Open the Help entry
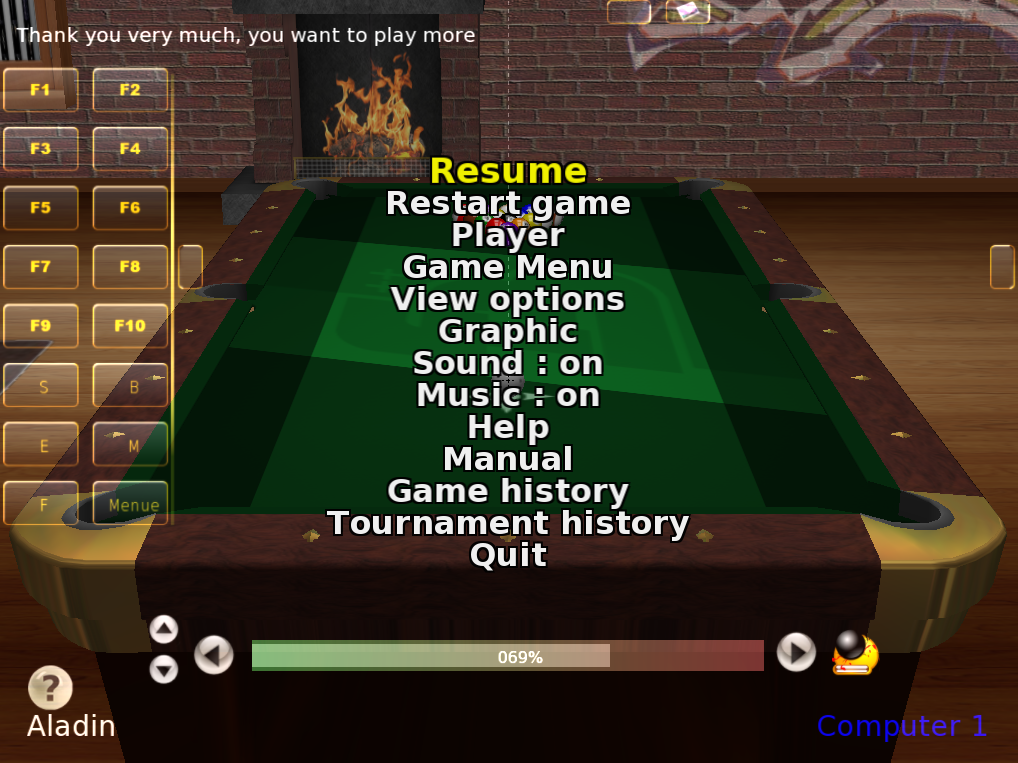The height and width of the screenshot is (763, 1018). (x=508, y=427)
